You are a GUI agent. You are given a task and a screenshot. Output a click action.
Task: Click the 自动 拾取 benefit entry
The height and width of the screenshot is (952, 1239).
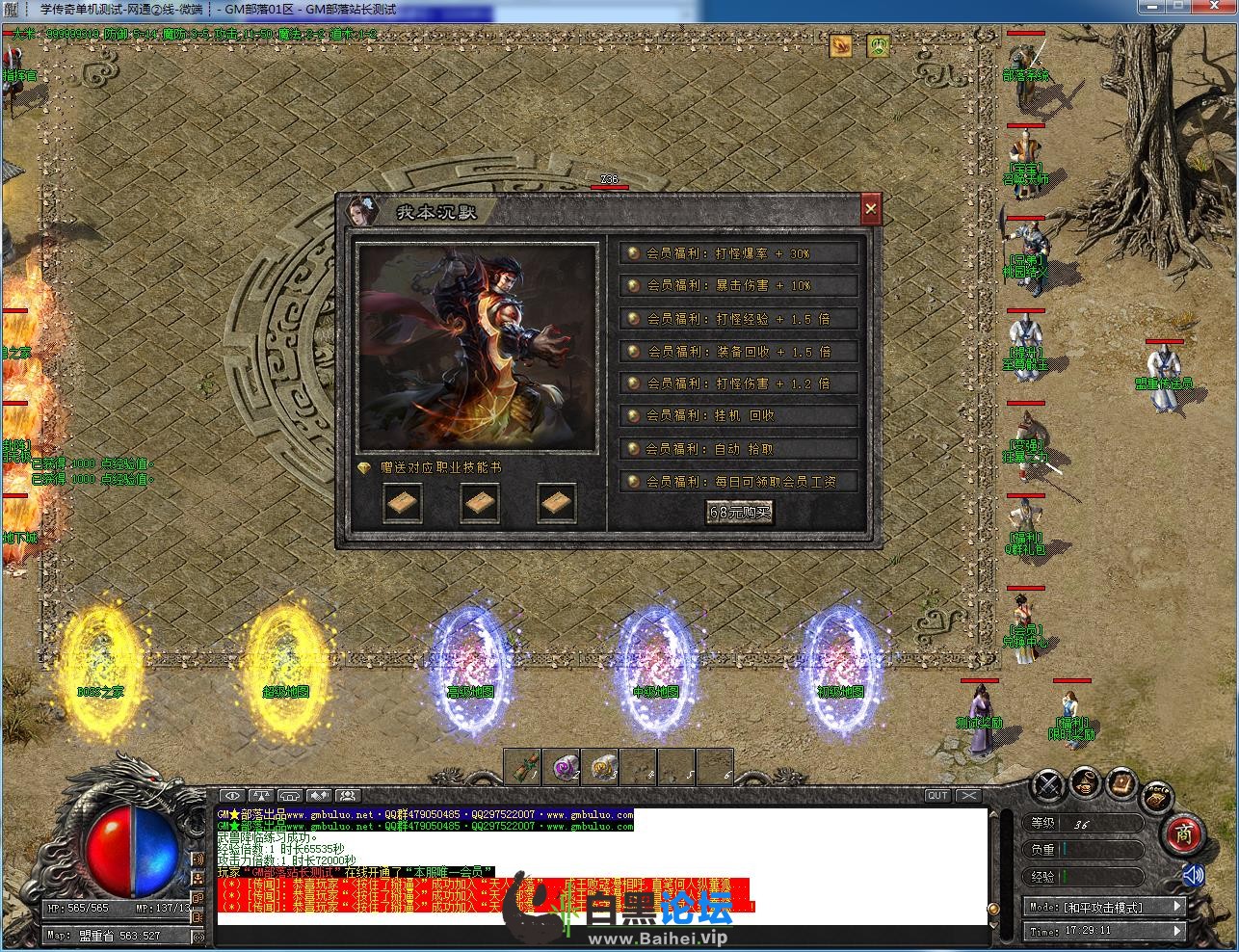pyautogui.click(x=738, y=449)
